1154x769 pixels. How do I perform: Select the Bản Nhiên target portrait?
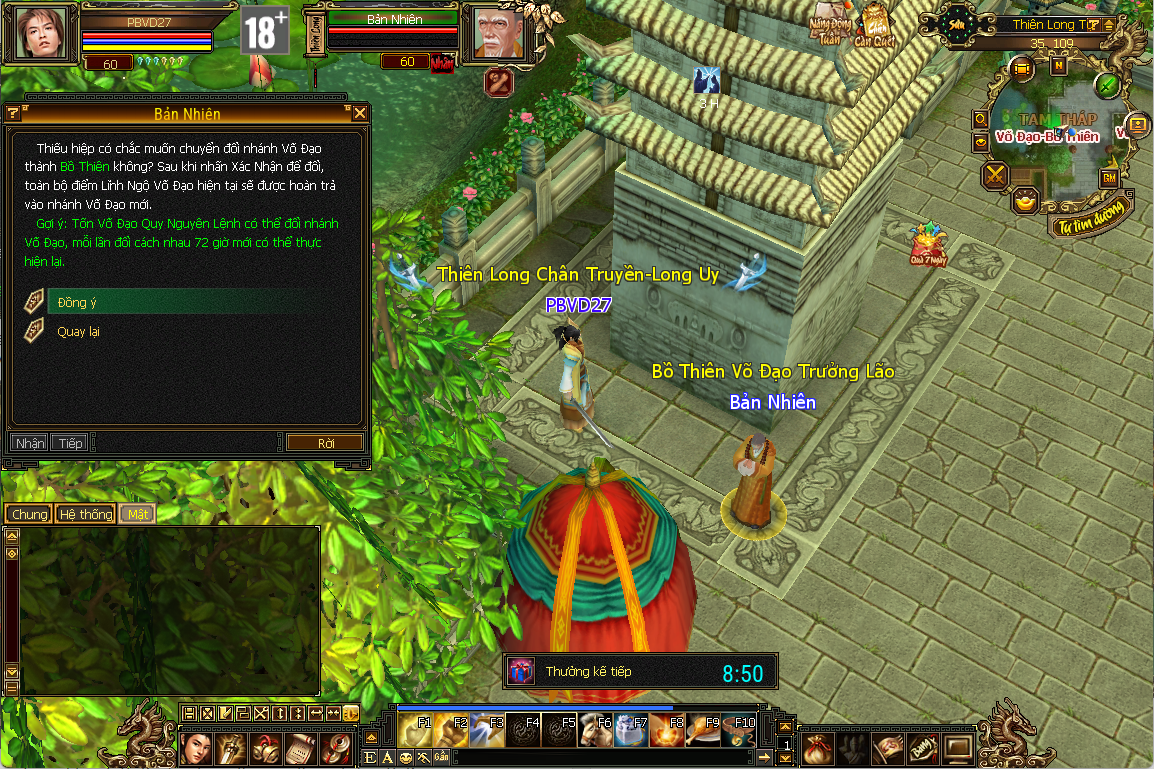click(x=497, y=33)
